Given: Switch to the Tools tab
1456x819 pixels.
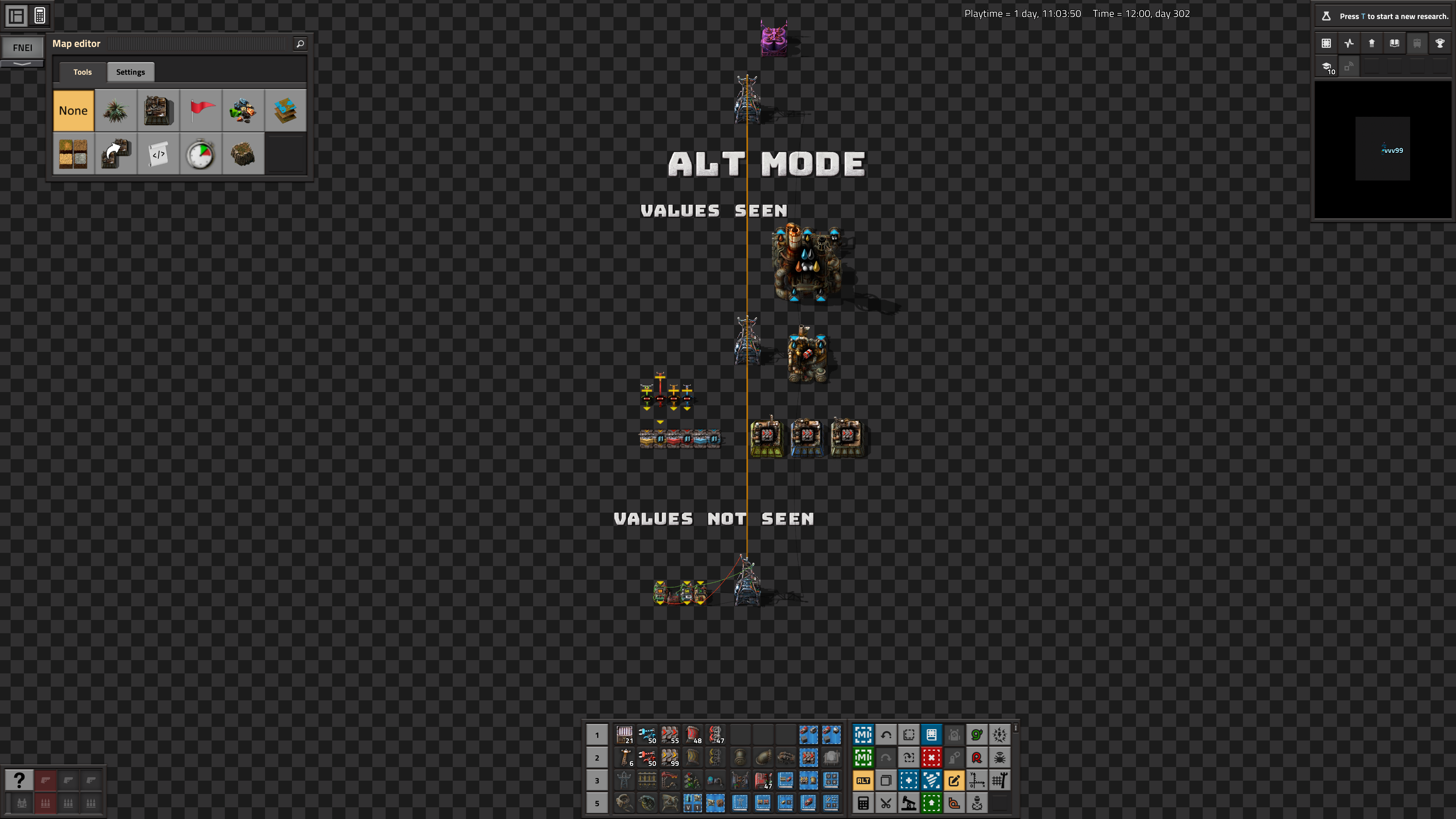Looking at the screenshot, I should [83, 72].
